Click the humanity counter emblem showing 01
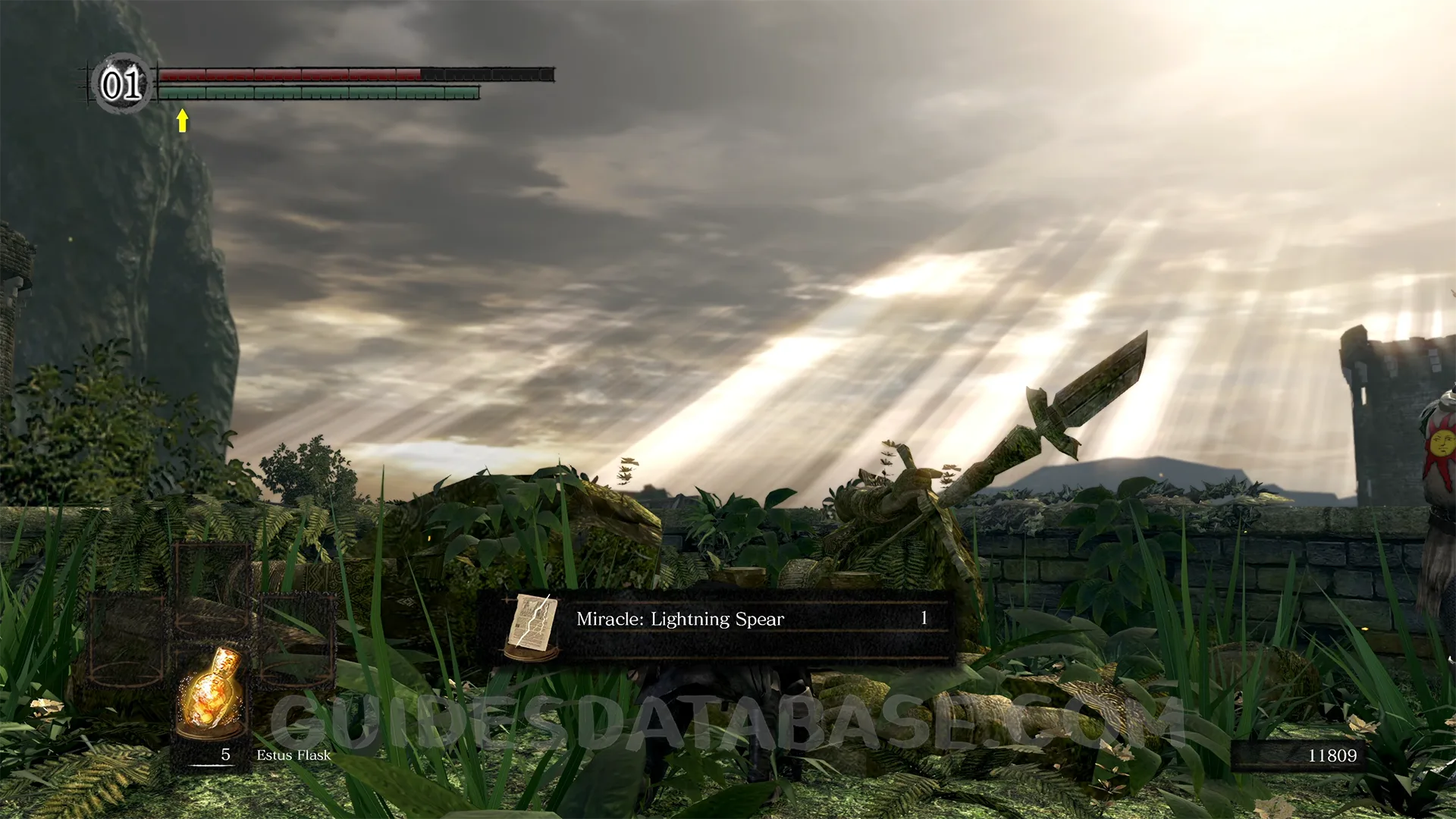The height and width of the screenshot is (819, 1456). click(121, 83)
